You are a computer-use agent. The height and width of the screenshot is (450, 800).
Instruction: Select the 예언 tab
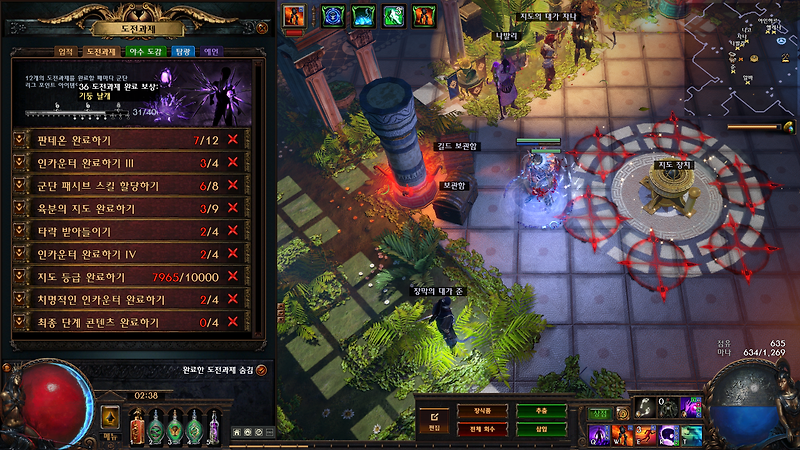pos(212,51)
